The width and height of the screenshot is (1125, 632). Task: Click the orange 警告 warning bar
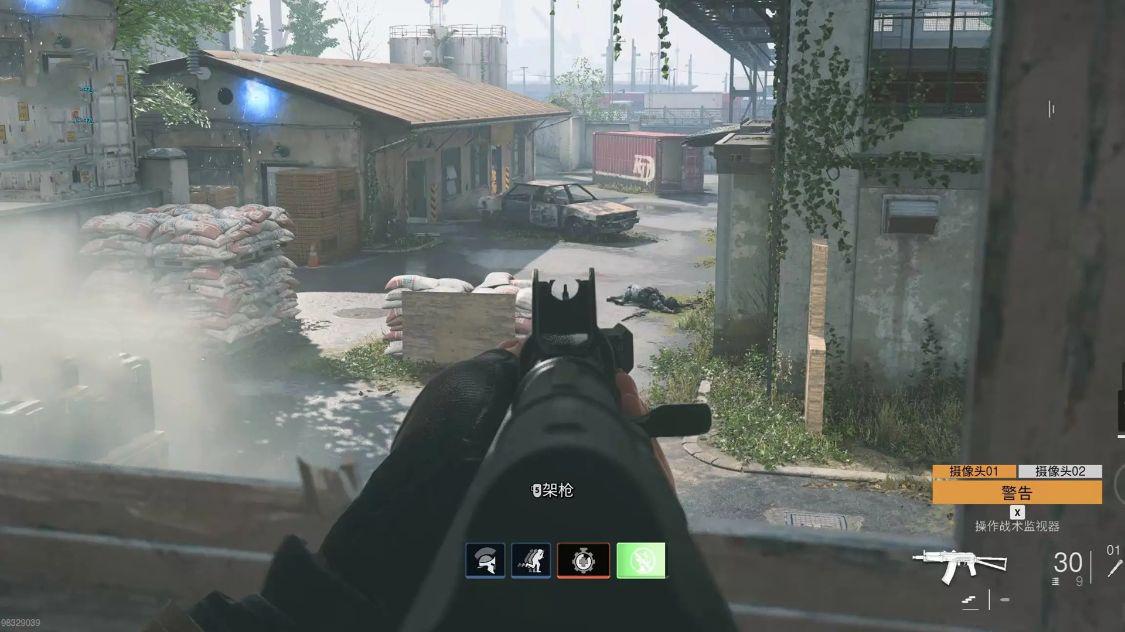click(1017, 492)
